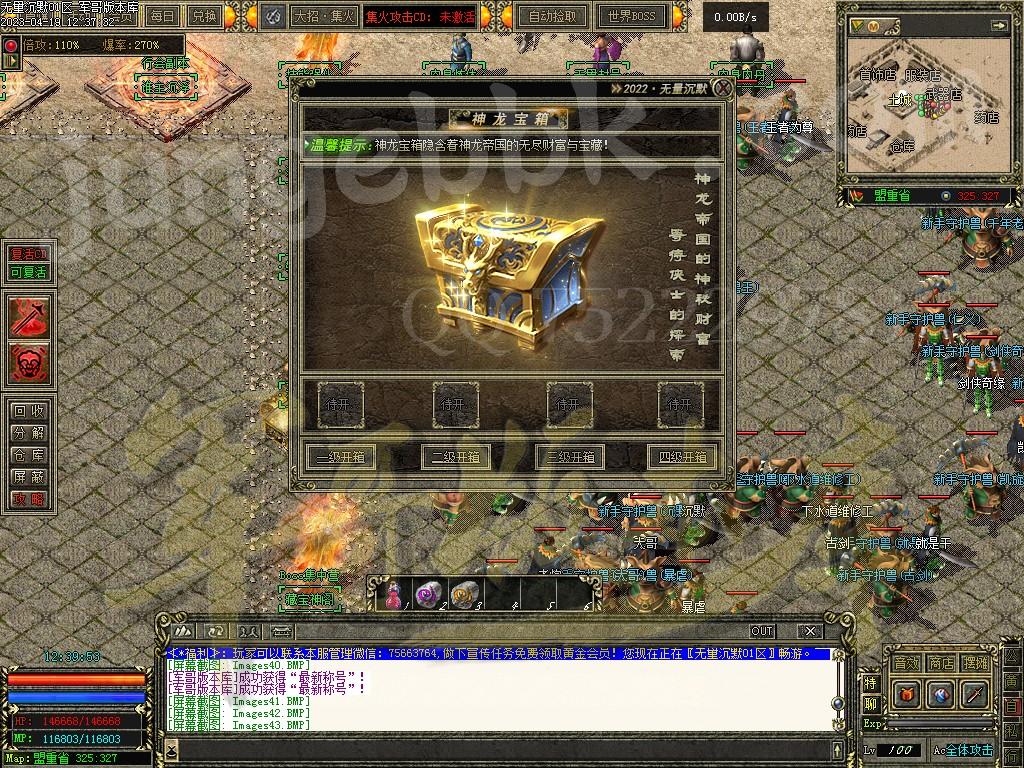Open the 仓库 warehouse
Image resolution: width=1024 pixels, height=768 pixels.
(x=28, y=455)
